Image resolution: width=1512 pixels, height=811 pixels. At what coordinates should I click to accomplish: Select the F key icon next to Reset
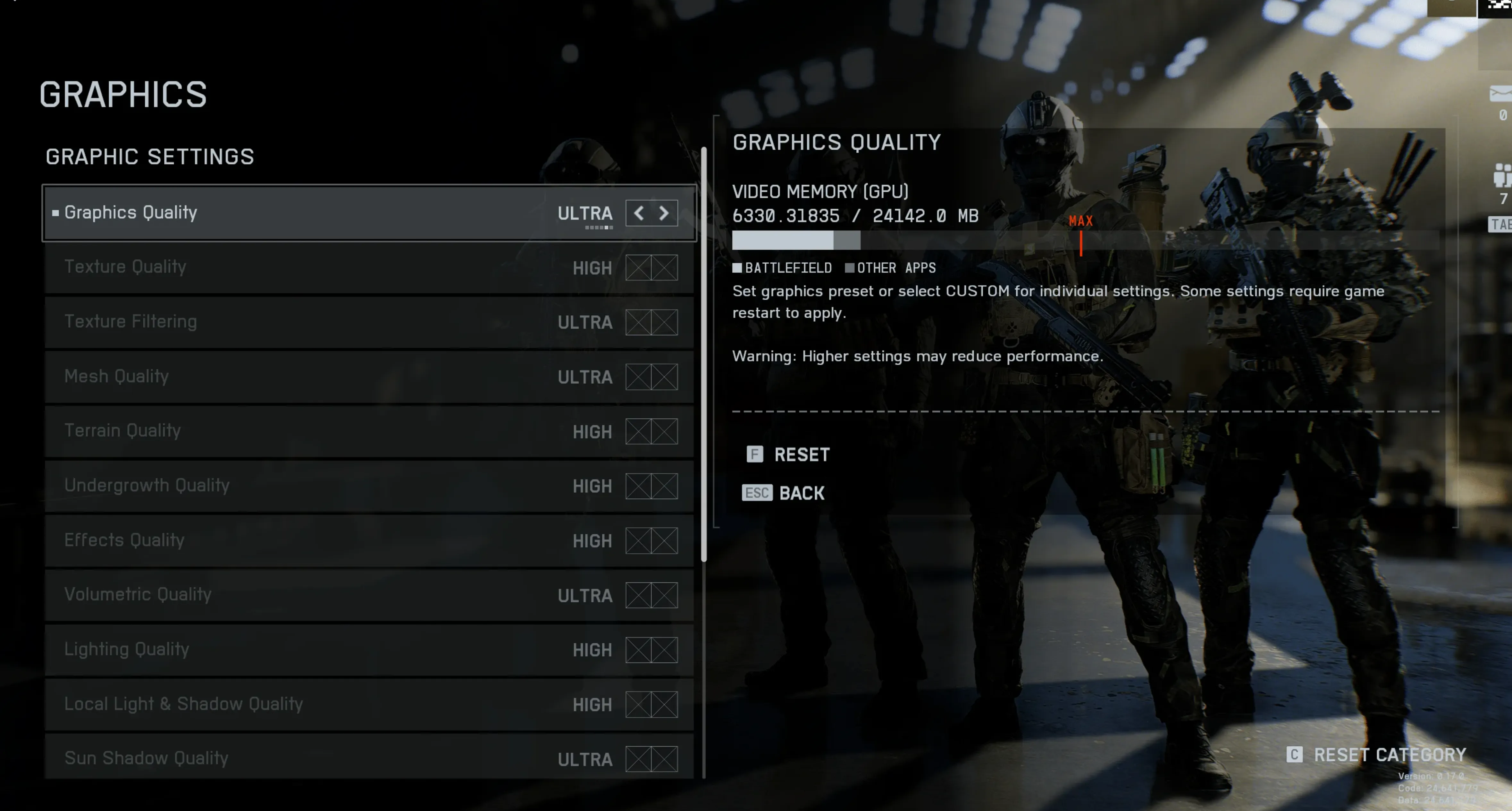pos(755,454)
